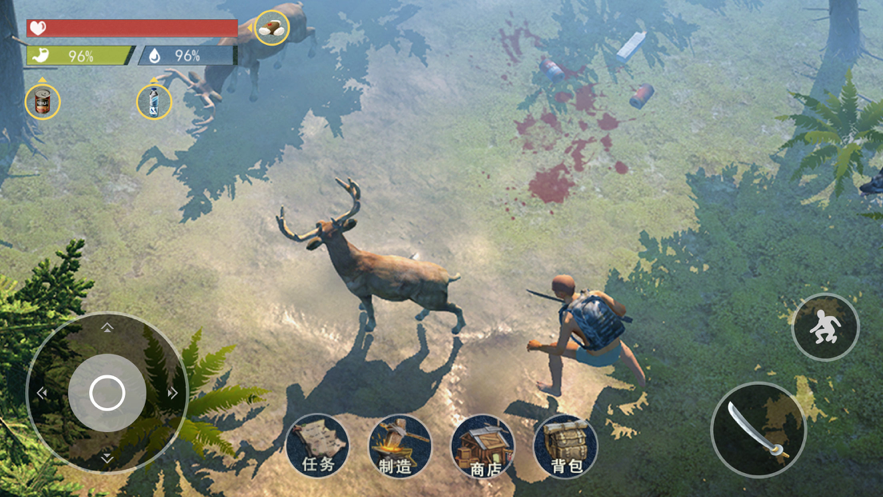The image size is (883, 497).
Task: Tap the joystick's up arrow
Action: pyautogui.click(x=107, y=327)
